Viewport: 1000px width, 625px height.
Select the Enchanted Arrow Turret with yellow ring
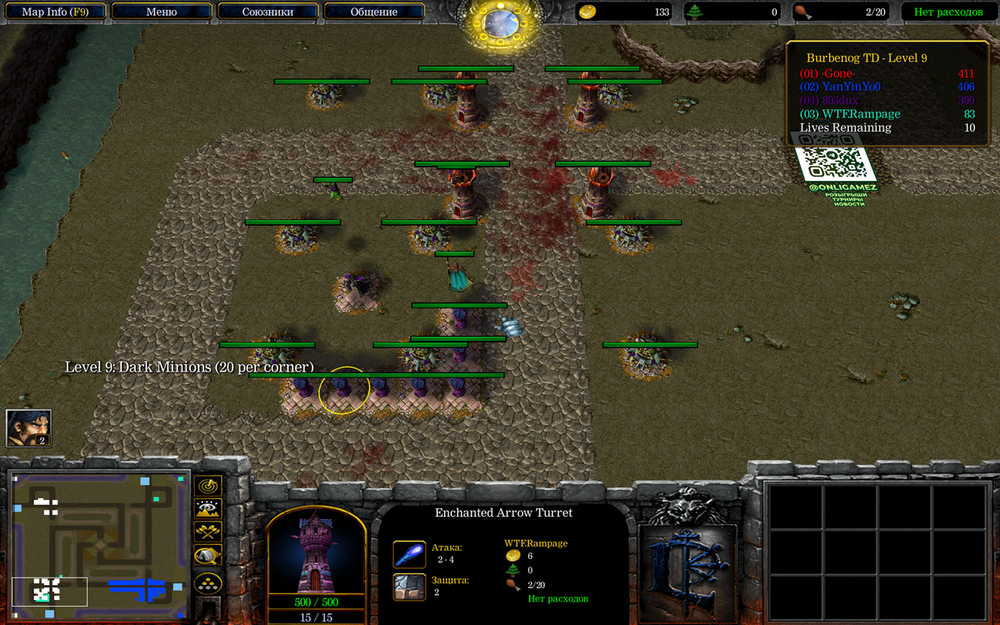(344, 390)
